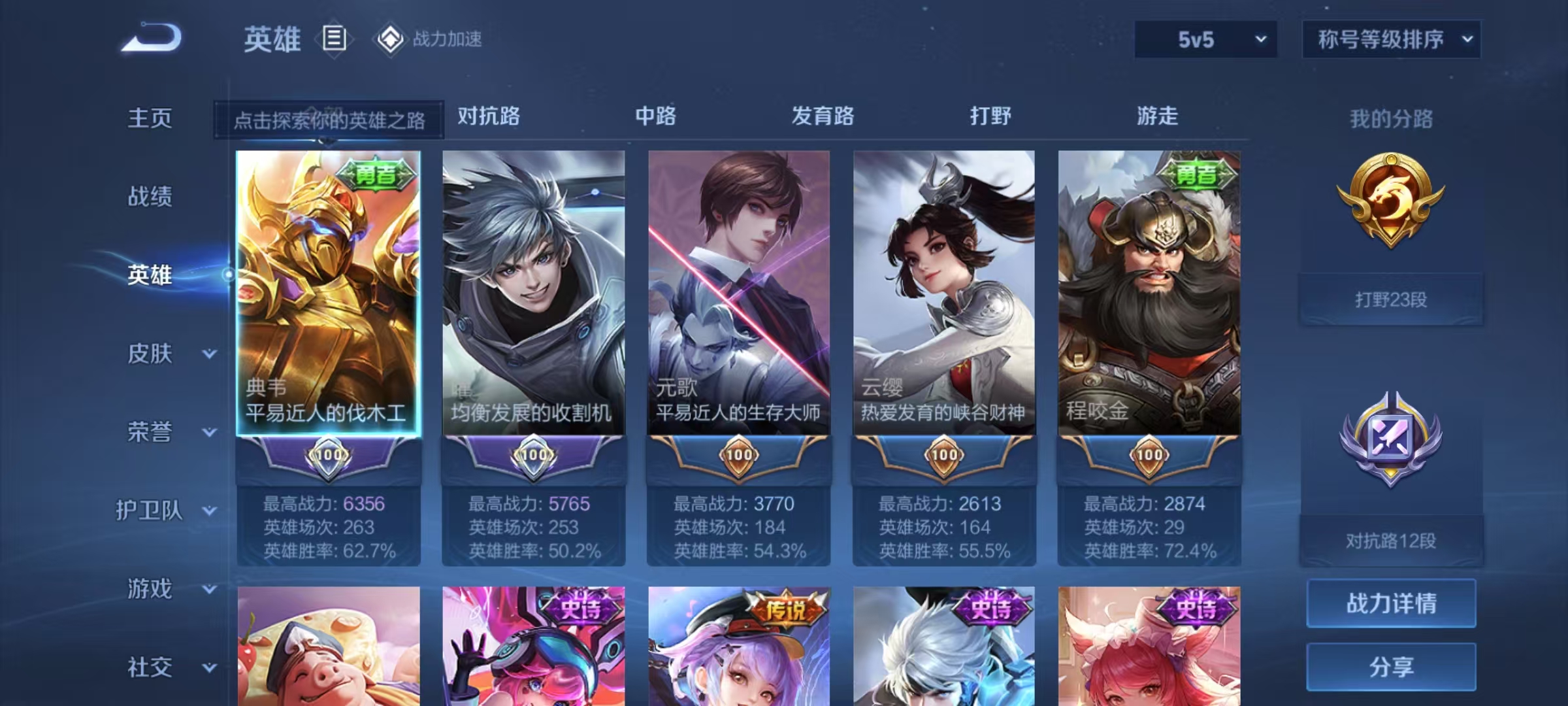The image size is (1568, 706).
Task: Go to the 主页 section
Action: pos(150,118)
